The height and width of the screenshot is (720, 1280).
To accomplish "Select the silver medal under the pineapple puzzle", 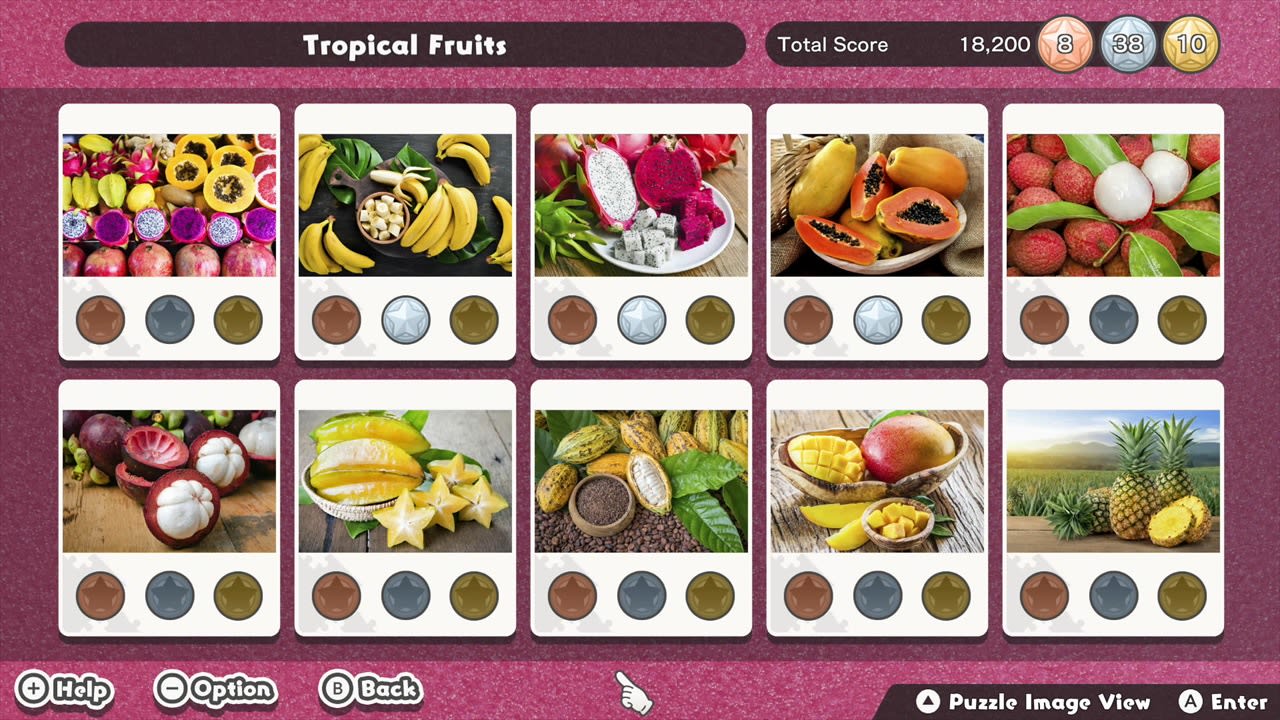I will [x=1113, y=596].
